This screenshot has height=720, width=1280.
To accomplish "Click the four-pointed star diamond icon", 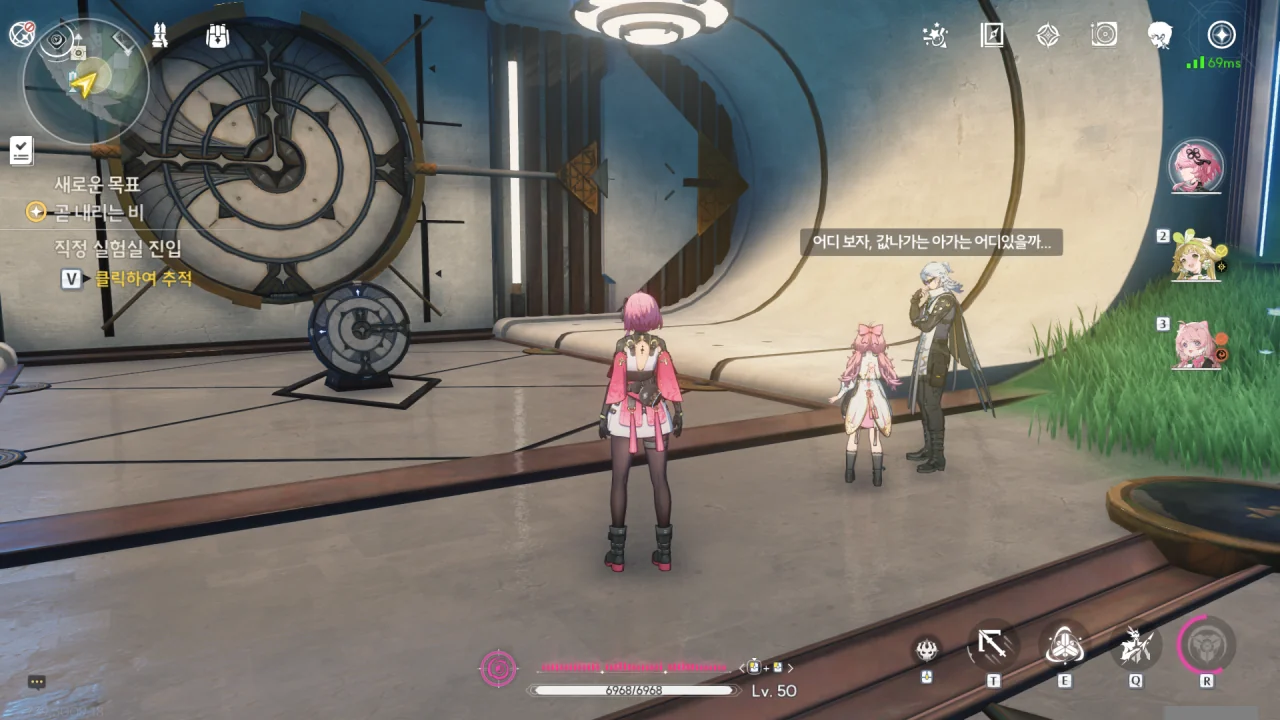I will pos(1047,36).
